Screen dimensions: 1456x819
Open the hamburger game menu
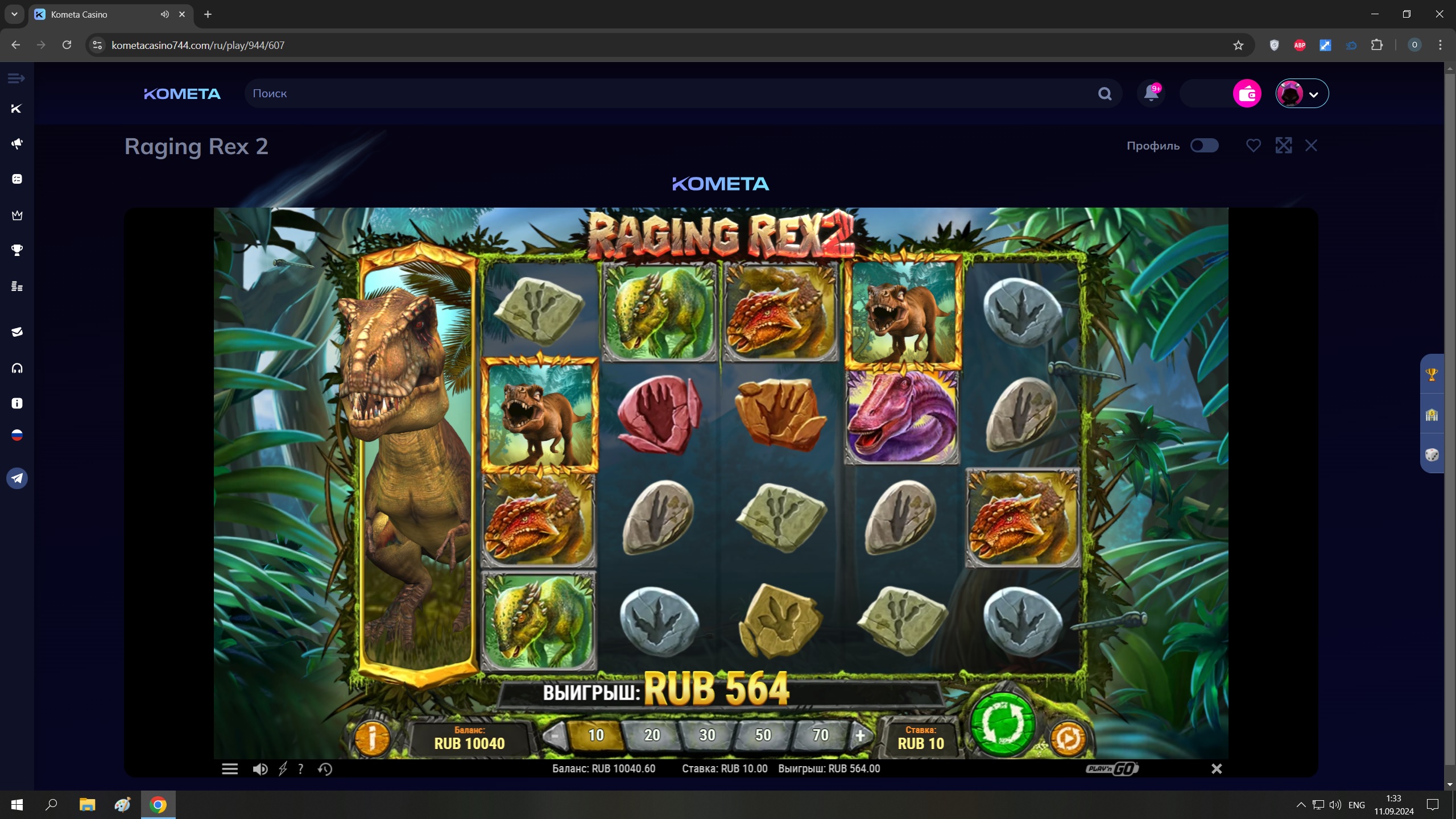[230, 769]
